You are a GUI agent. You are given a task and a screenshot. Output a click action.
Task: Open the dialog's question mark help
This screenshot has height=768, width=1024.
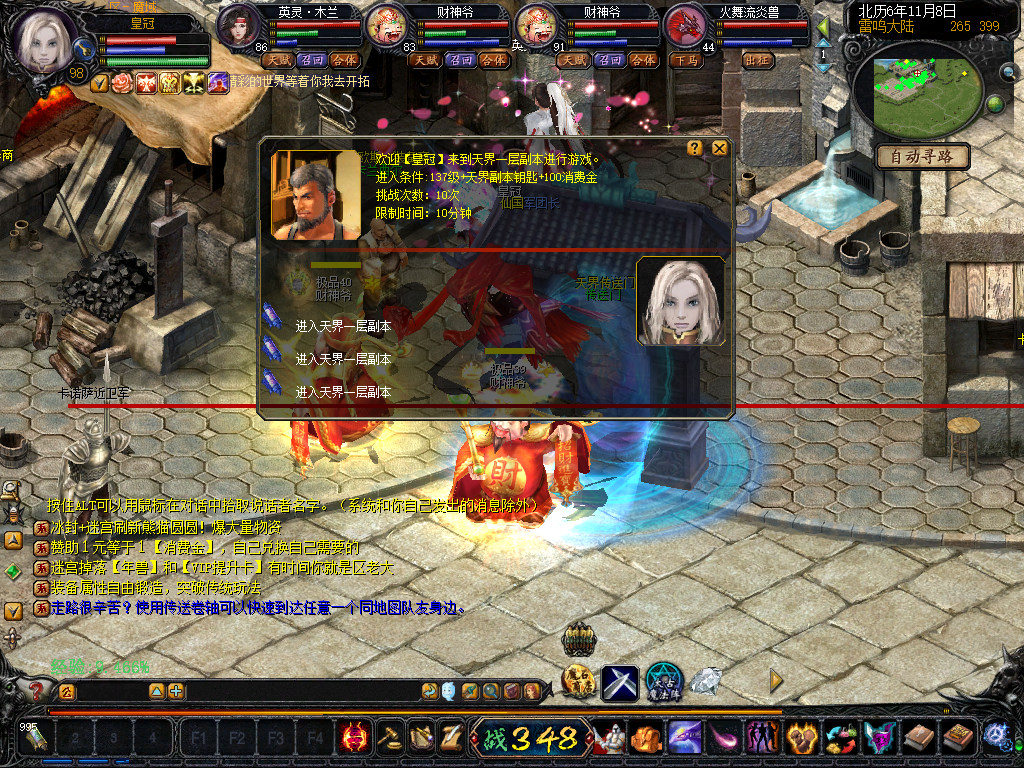tap(694, 149)
